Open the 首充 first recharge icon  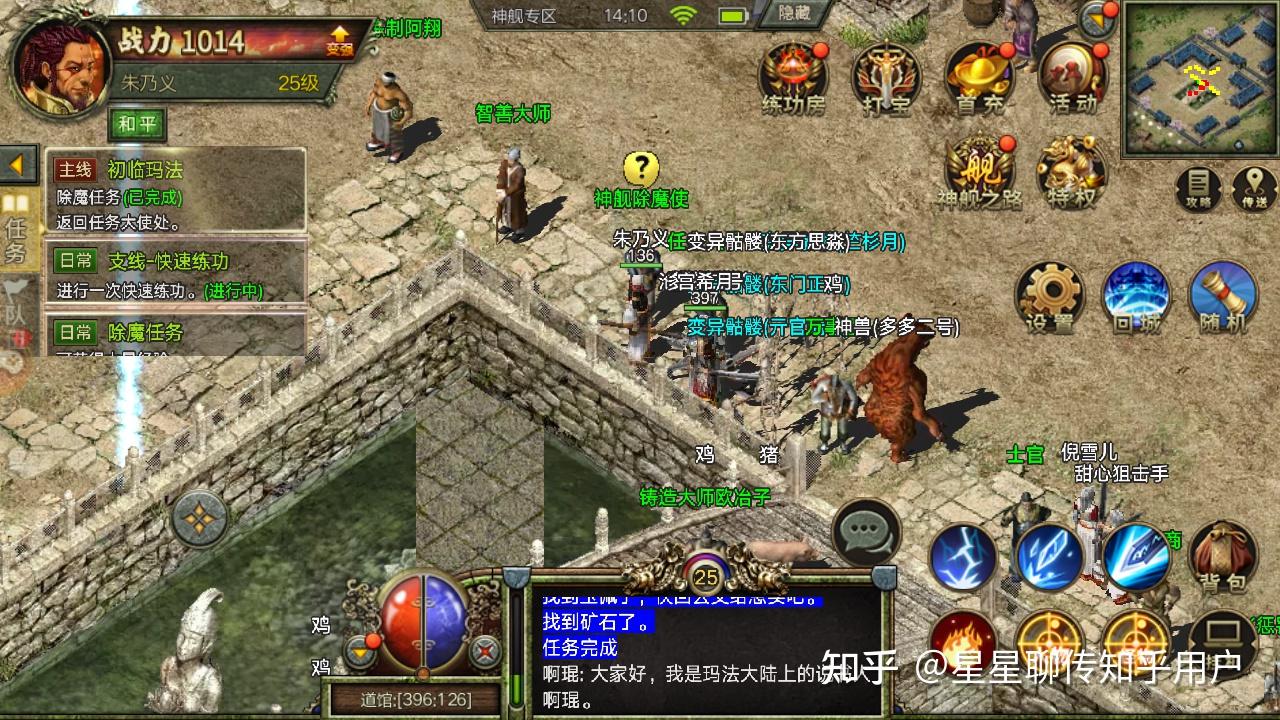(x=980, y=76)
